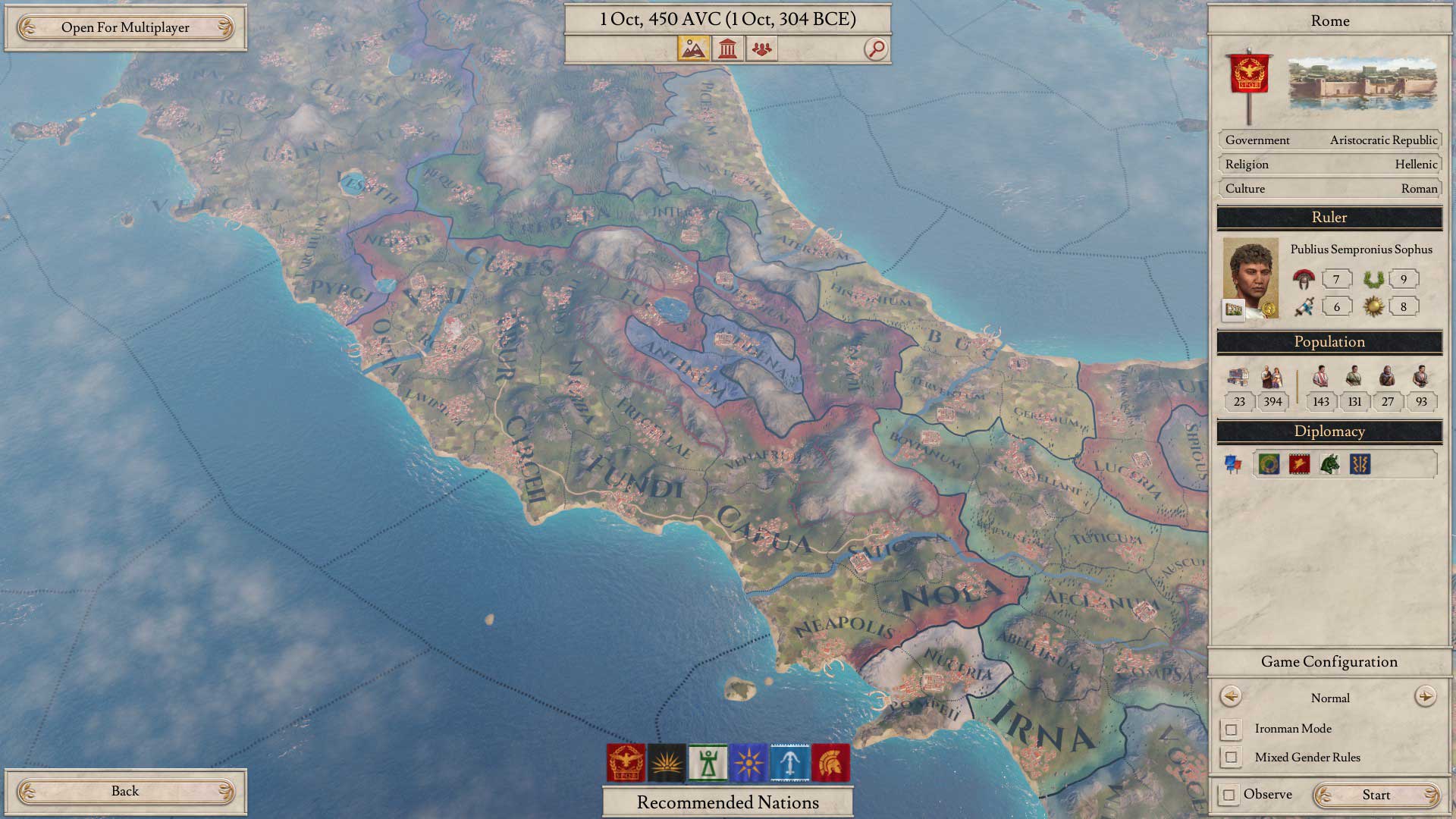
Task: Open the game for multiplayer
Action: tap(125, 28)
